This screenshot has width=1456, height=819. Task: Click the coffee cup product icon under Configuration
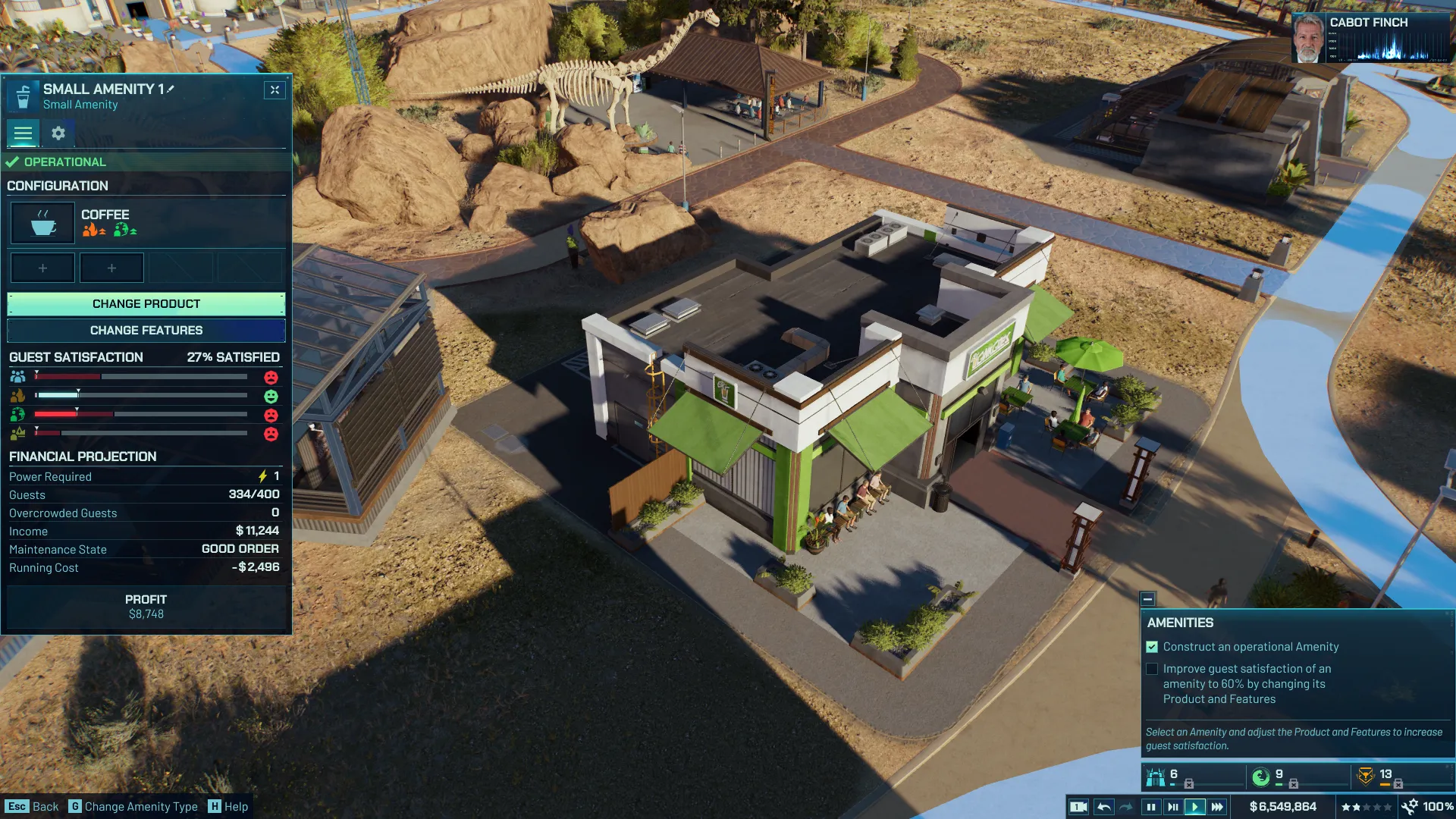[x=42, y=222]
